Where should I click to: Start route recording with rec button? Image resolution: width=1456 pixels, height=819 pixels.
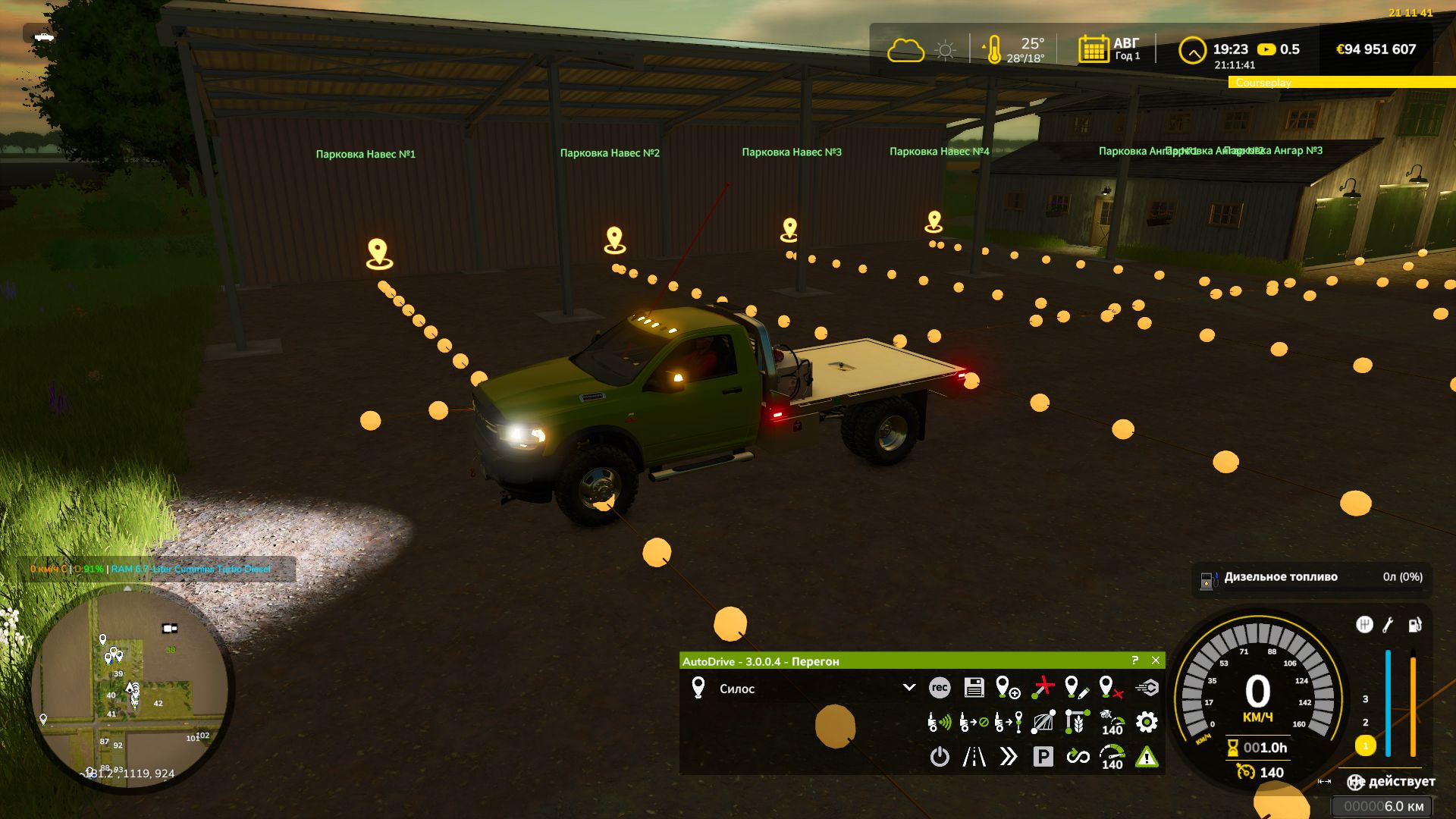pyautogui.click(x=940, y=688)
